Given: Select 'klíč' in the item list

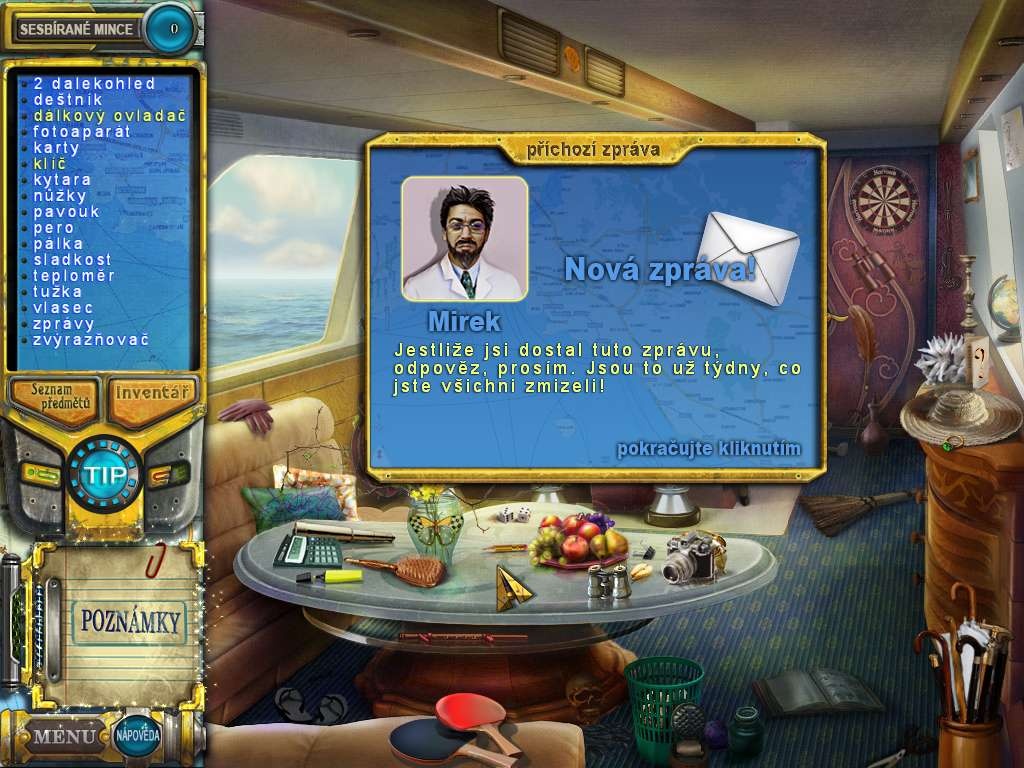Looking at the screenshot, I should [x=50, y=164].
